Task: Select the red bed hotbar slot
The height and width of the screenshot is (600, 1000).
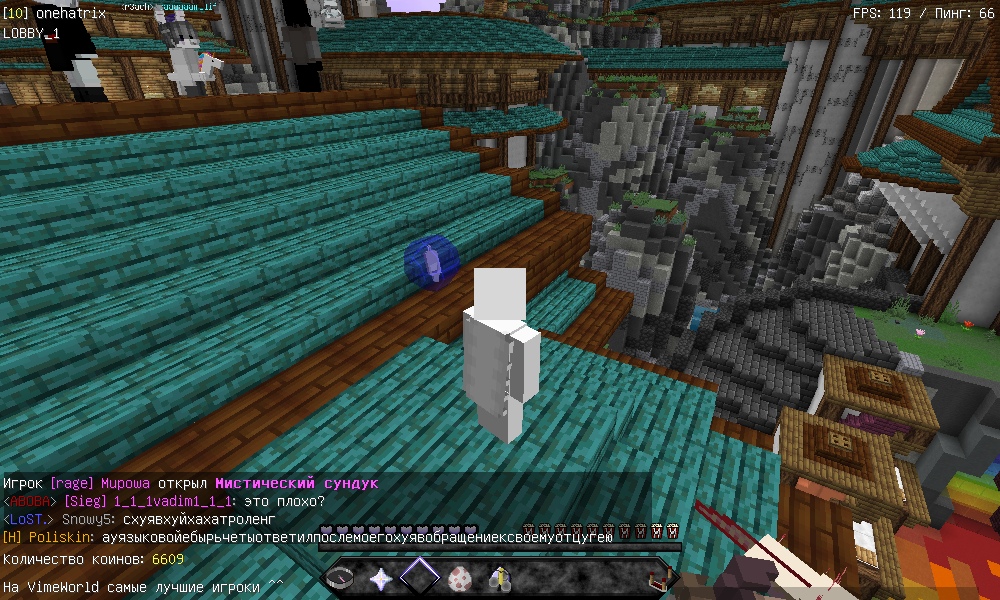Action: [658, 578]
